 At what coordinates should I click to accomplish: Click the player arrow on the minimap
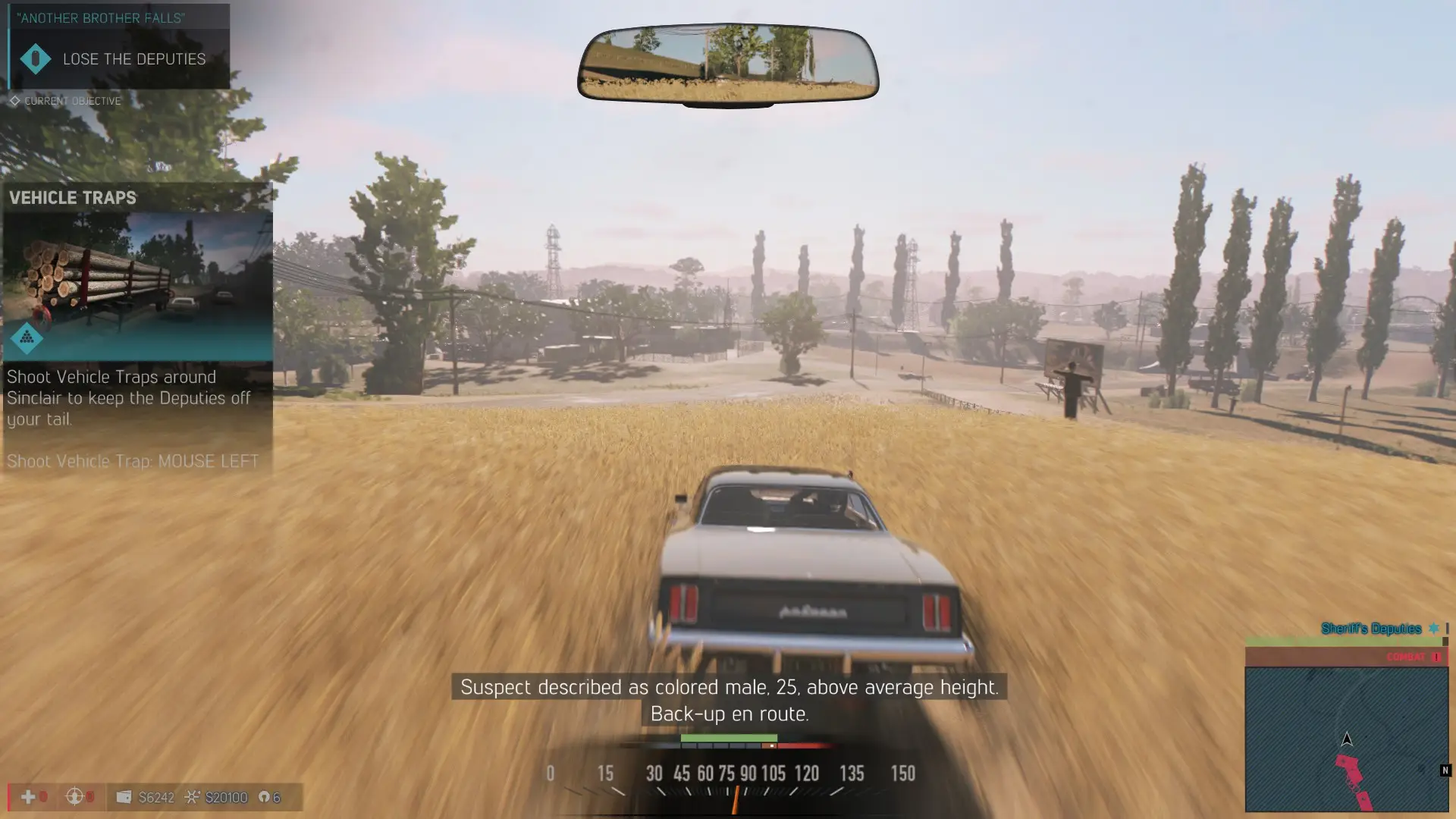(x=1347, y=739)
